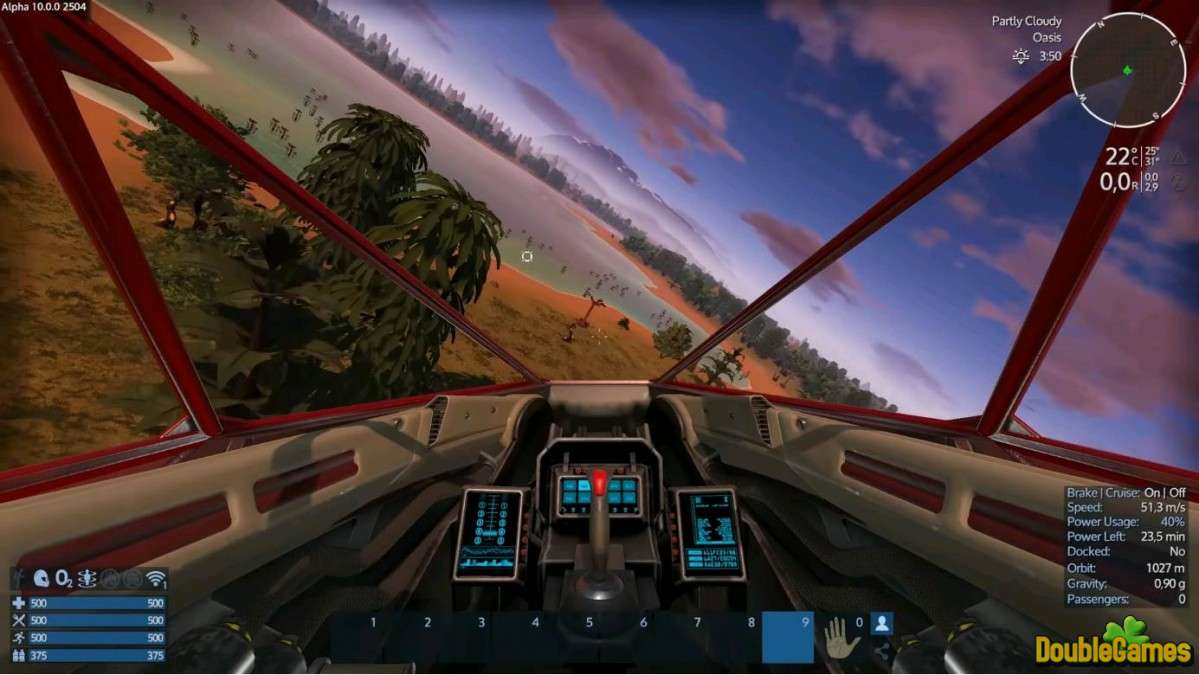Click the figure-with-rings status icon

pos(87,579)
